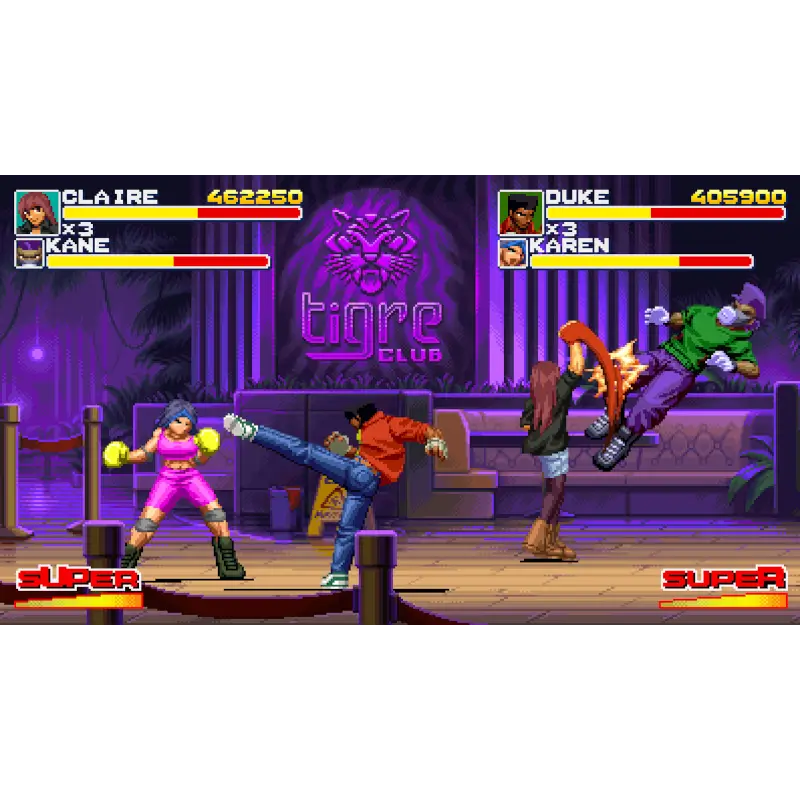Click Kane's enemy portrait

[29, 253]
